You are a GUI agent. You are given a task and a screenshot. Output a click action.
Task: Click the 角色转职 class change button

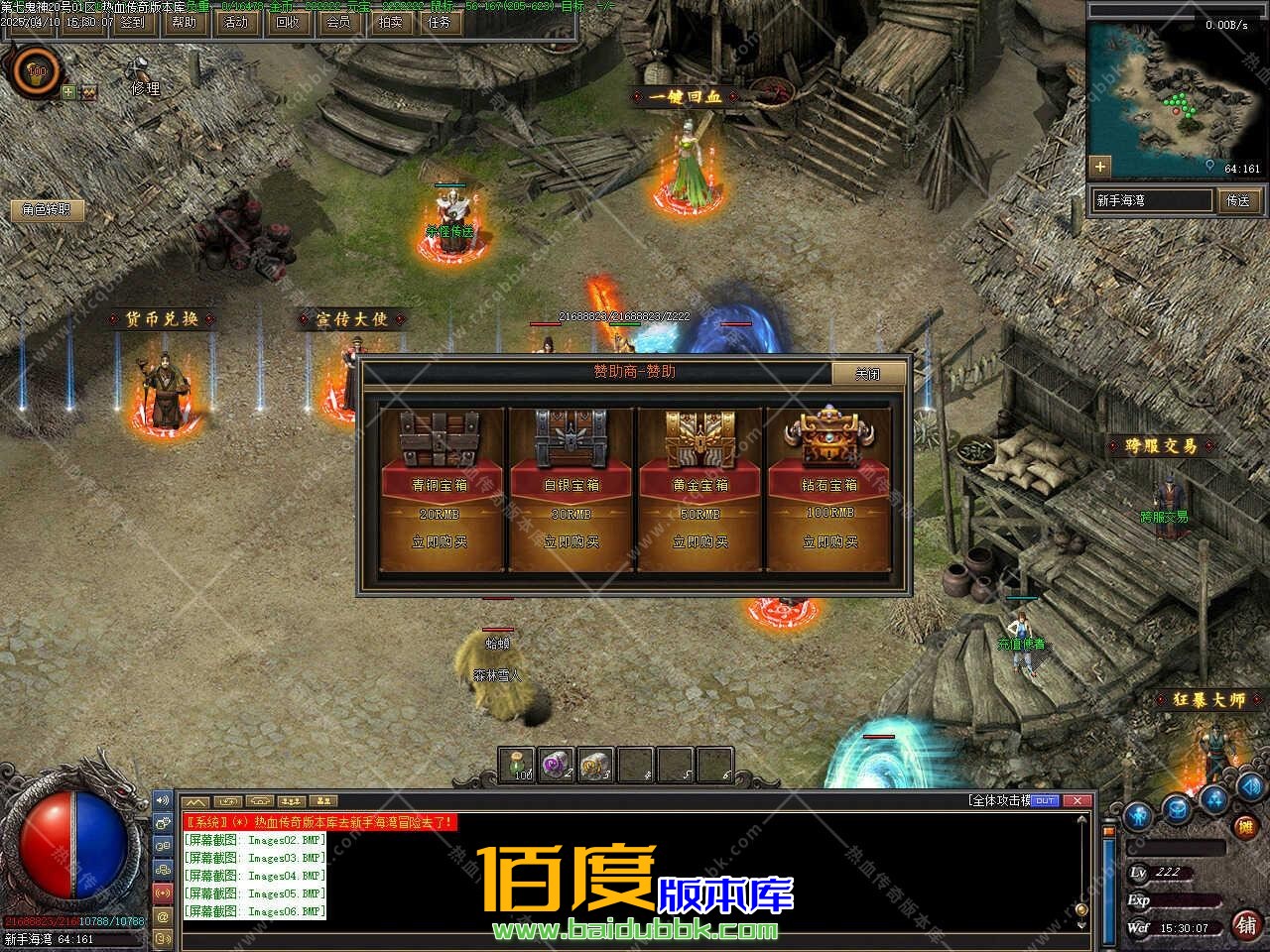point(48,210)
